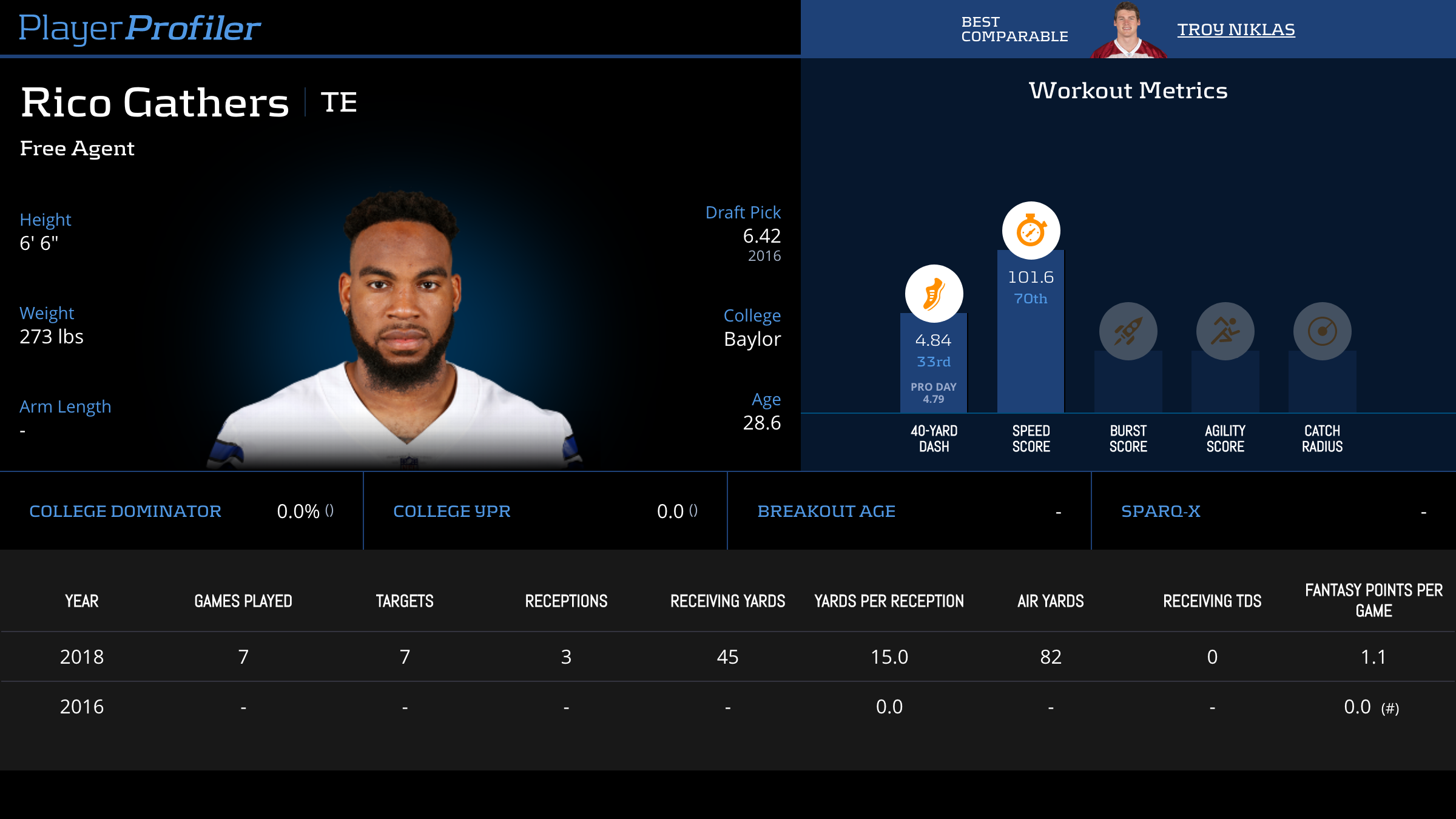Click Troy Niklas's player thumbnail
Image resolution: width=1456 pixels, height=819 pixels.
(x=1128, y=32)
